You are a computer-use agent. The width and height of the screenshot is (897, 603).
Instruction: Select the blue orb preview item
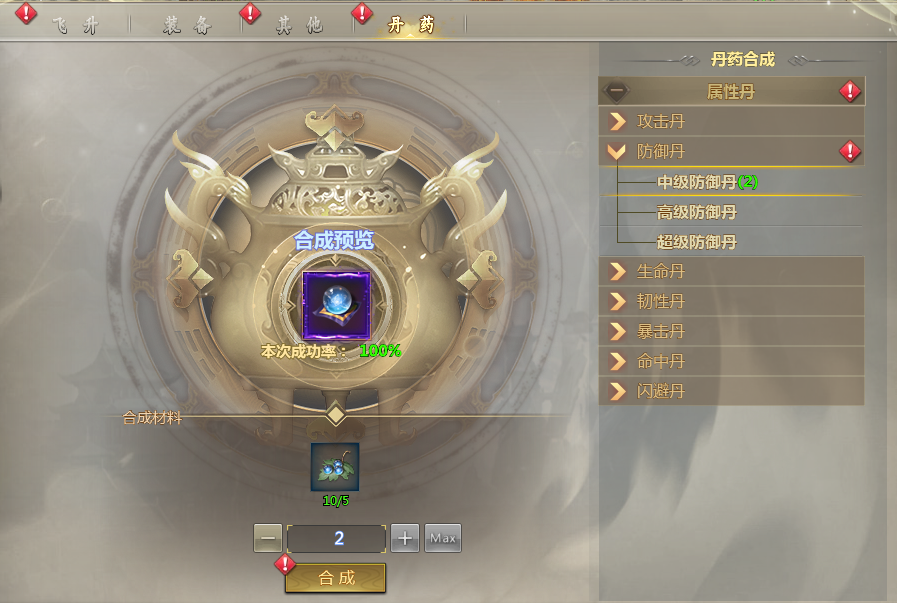coord(336,303)
